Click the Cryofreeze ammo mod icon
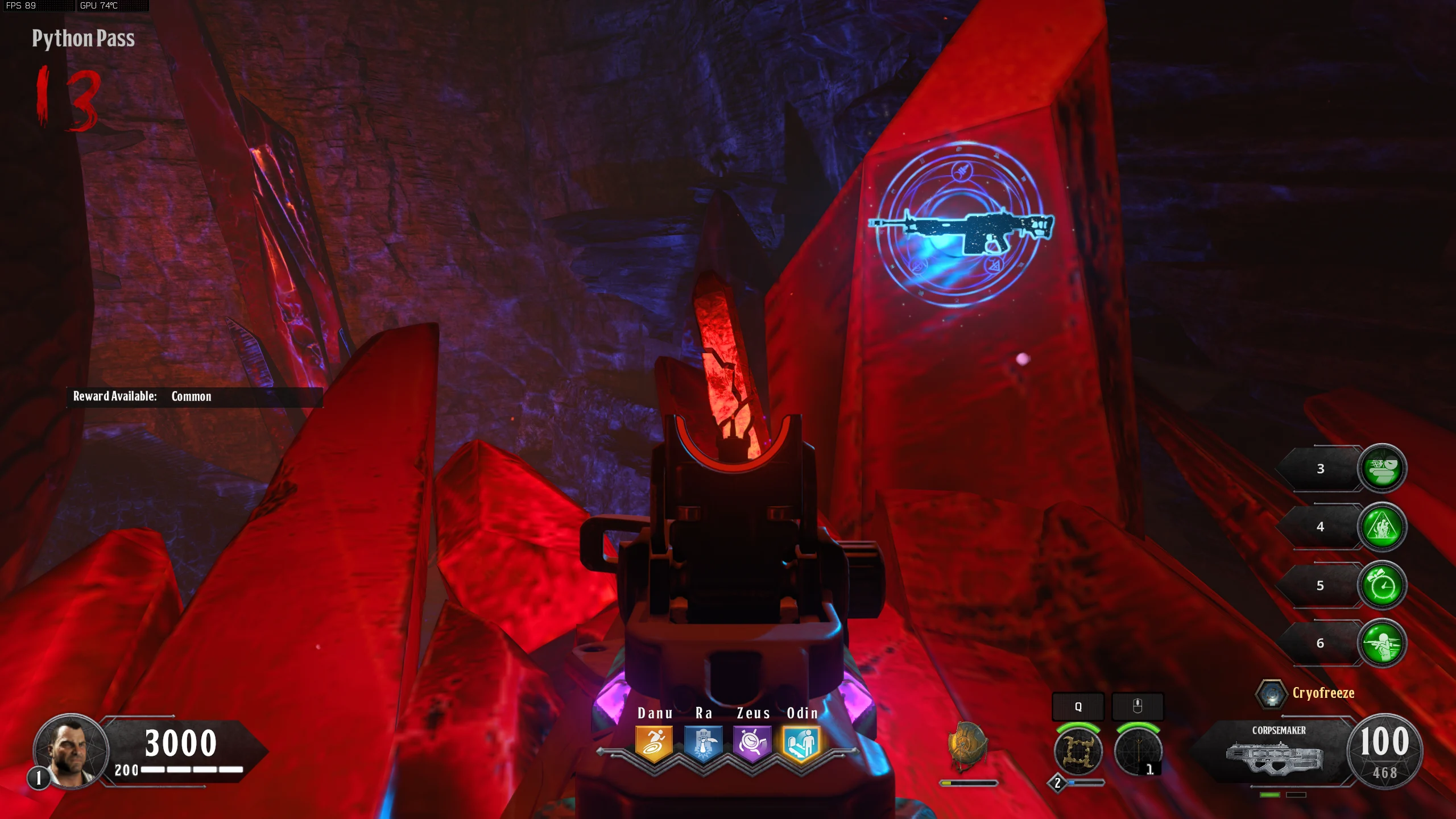The image size is (1456, 819). click(x=1271, y=693)
